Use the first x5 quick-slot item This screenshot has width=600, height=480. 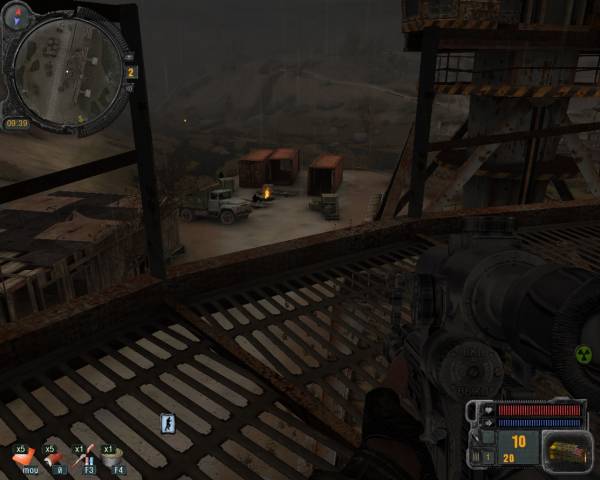(x=22, y=457)
